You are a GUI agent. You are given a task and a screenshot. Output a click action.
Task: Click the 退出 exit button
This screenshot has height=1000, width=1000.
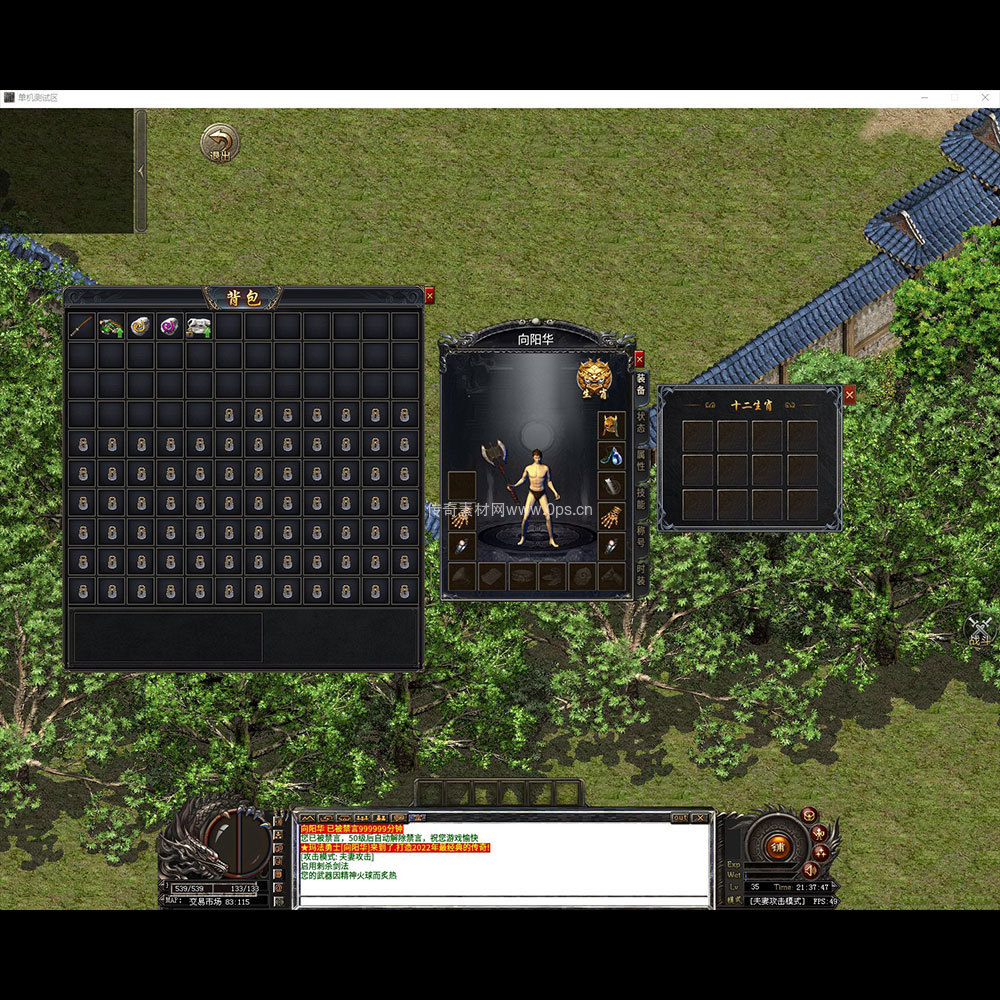tap(219, 143)
